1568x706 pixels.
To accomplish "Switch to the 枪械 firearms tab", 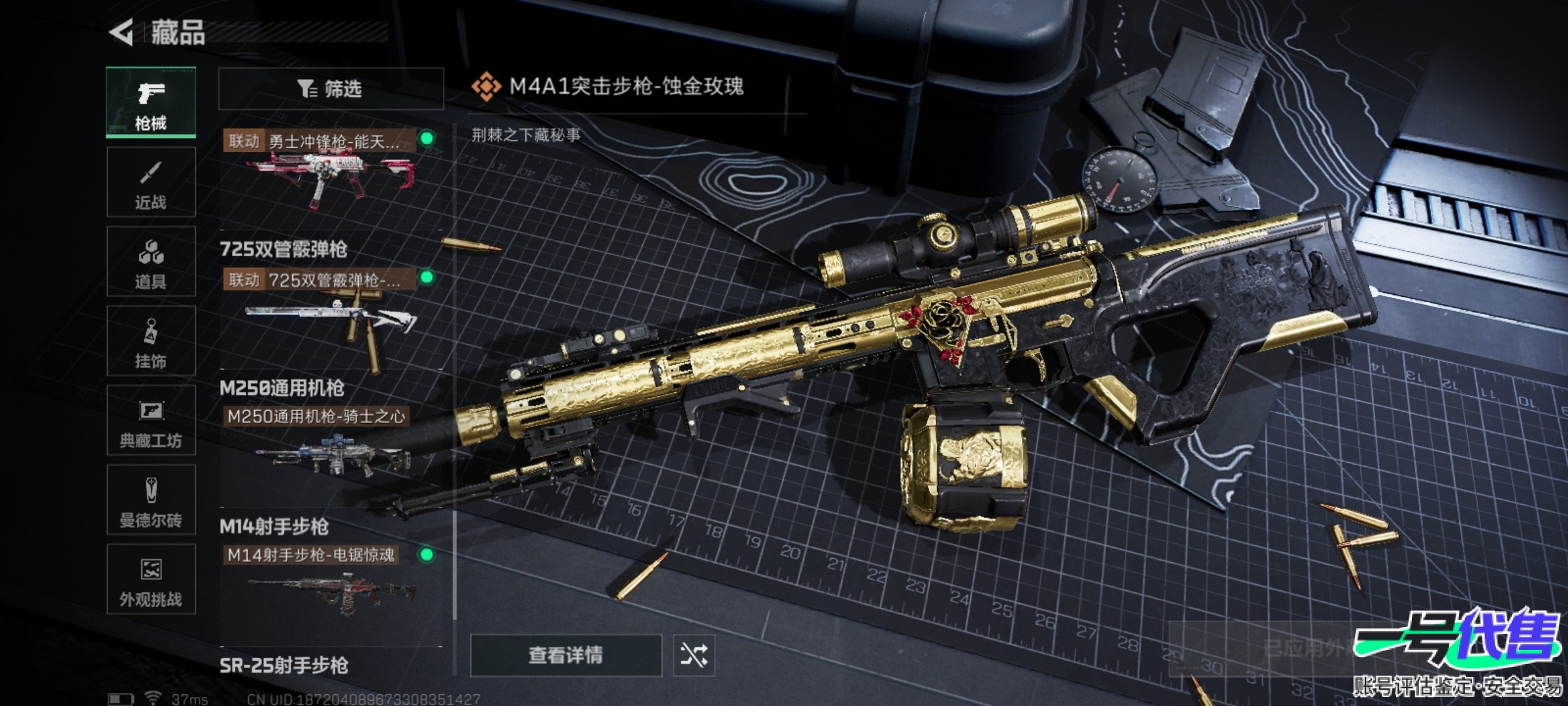I will [x=151, y=103].
